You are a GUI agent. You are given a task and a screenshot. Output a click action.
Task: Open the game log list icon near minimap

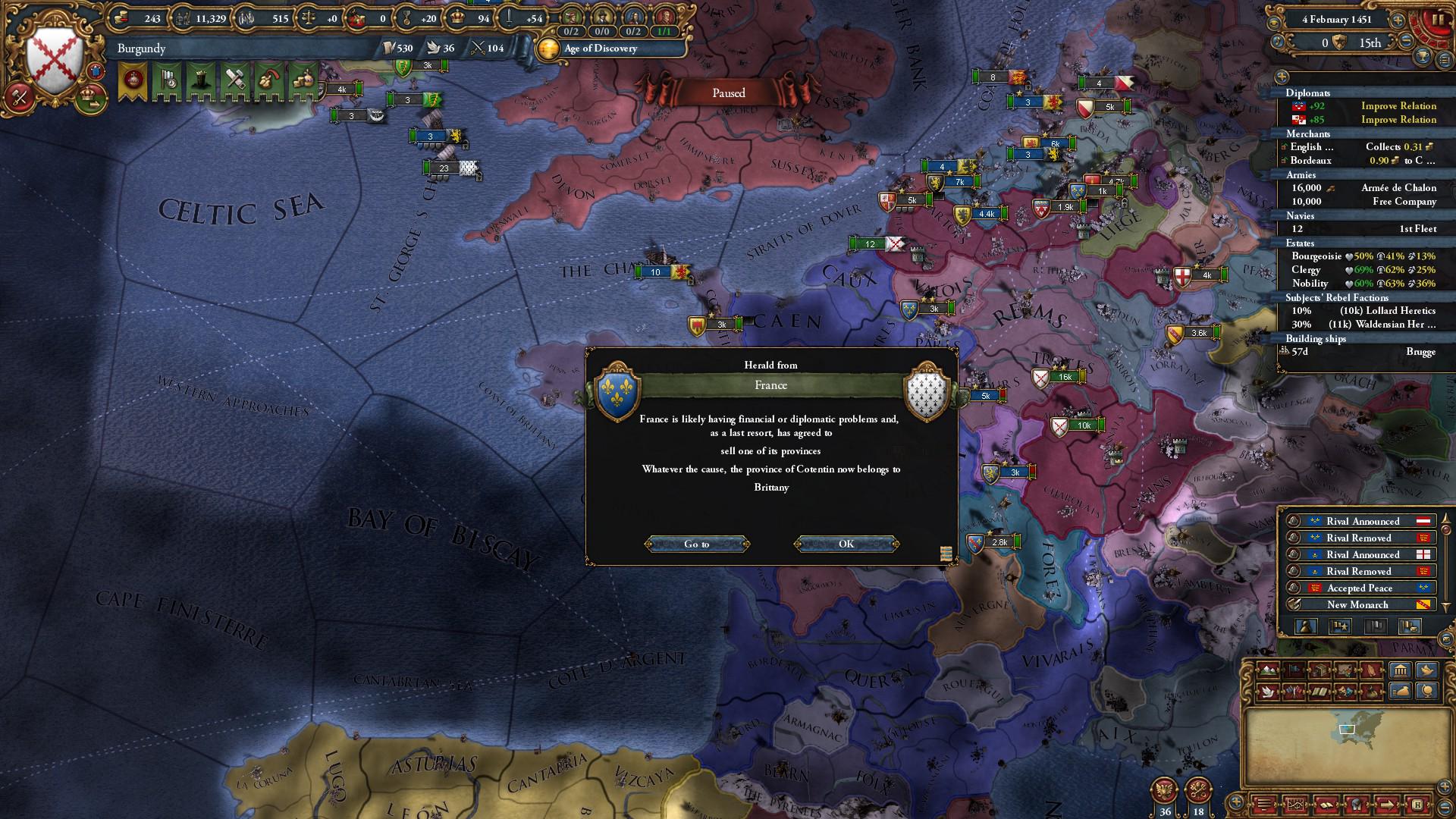1263,805
